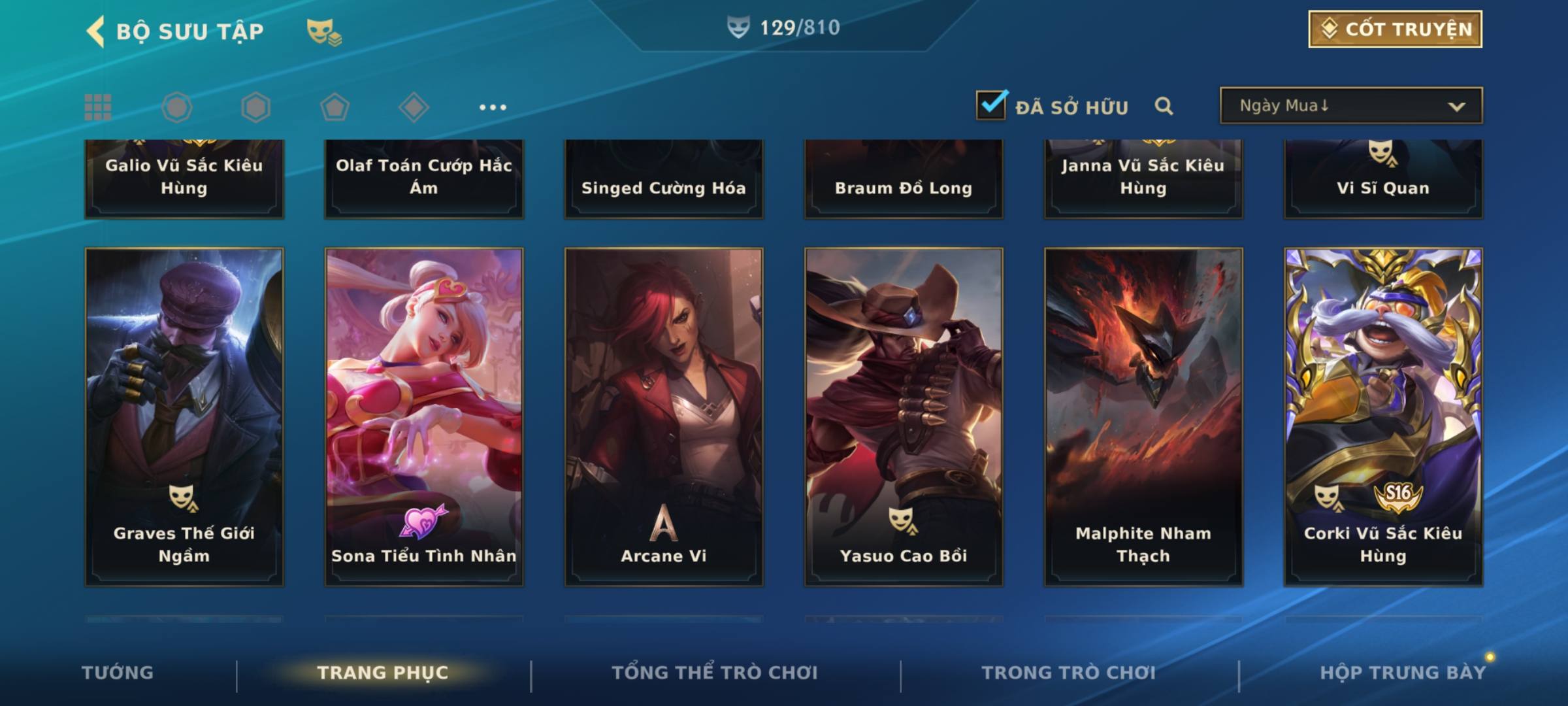Pick the Yasuo Cao Bồi skin card
Viewport: 1568px width, 706px height.
(x=904, y=416)
